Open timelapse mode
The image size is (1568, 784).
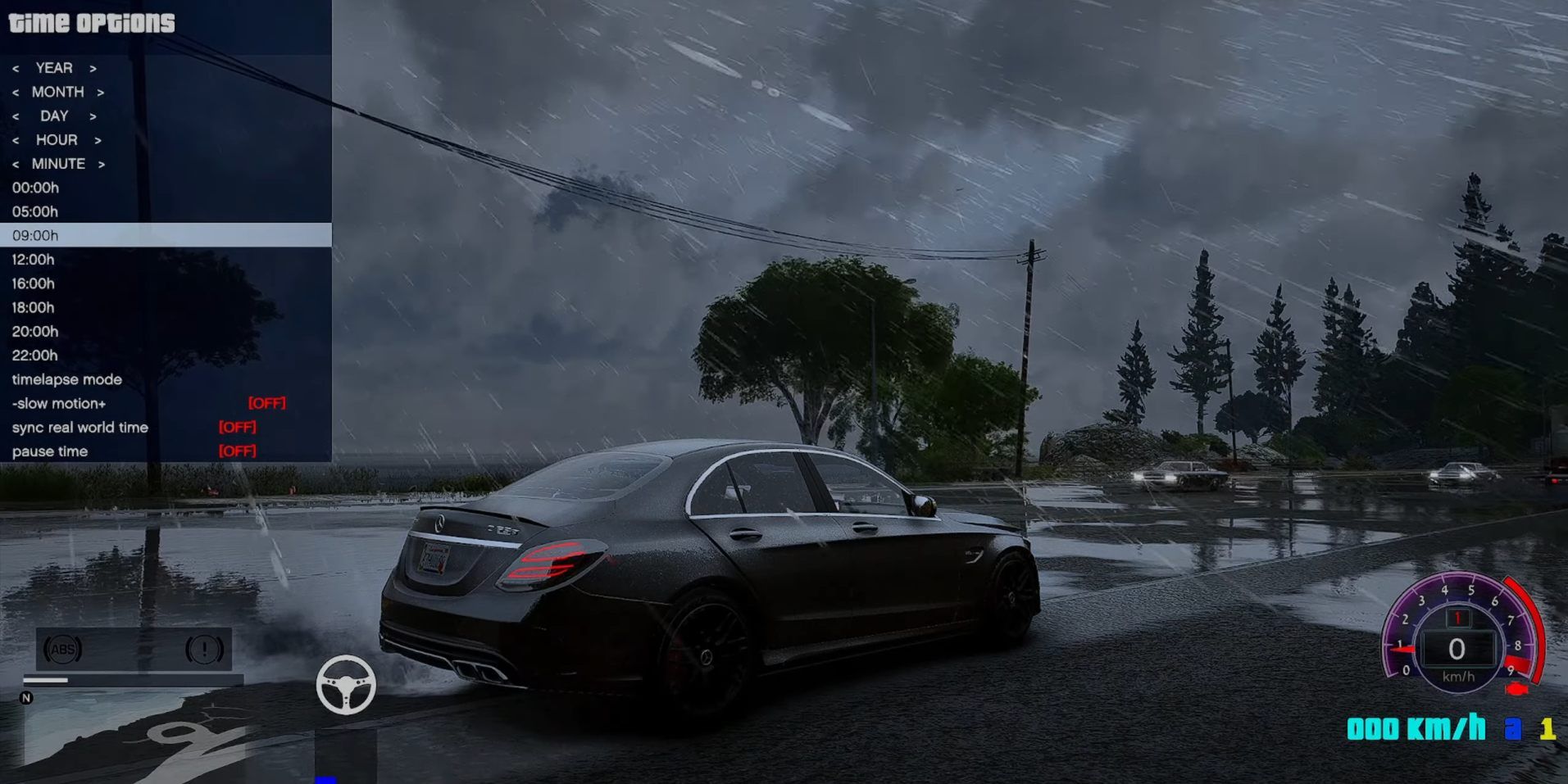click(67, 379)
